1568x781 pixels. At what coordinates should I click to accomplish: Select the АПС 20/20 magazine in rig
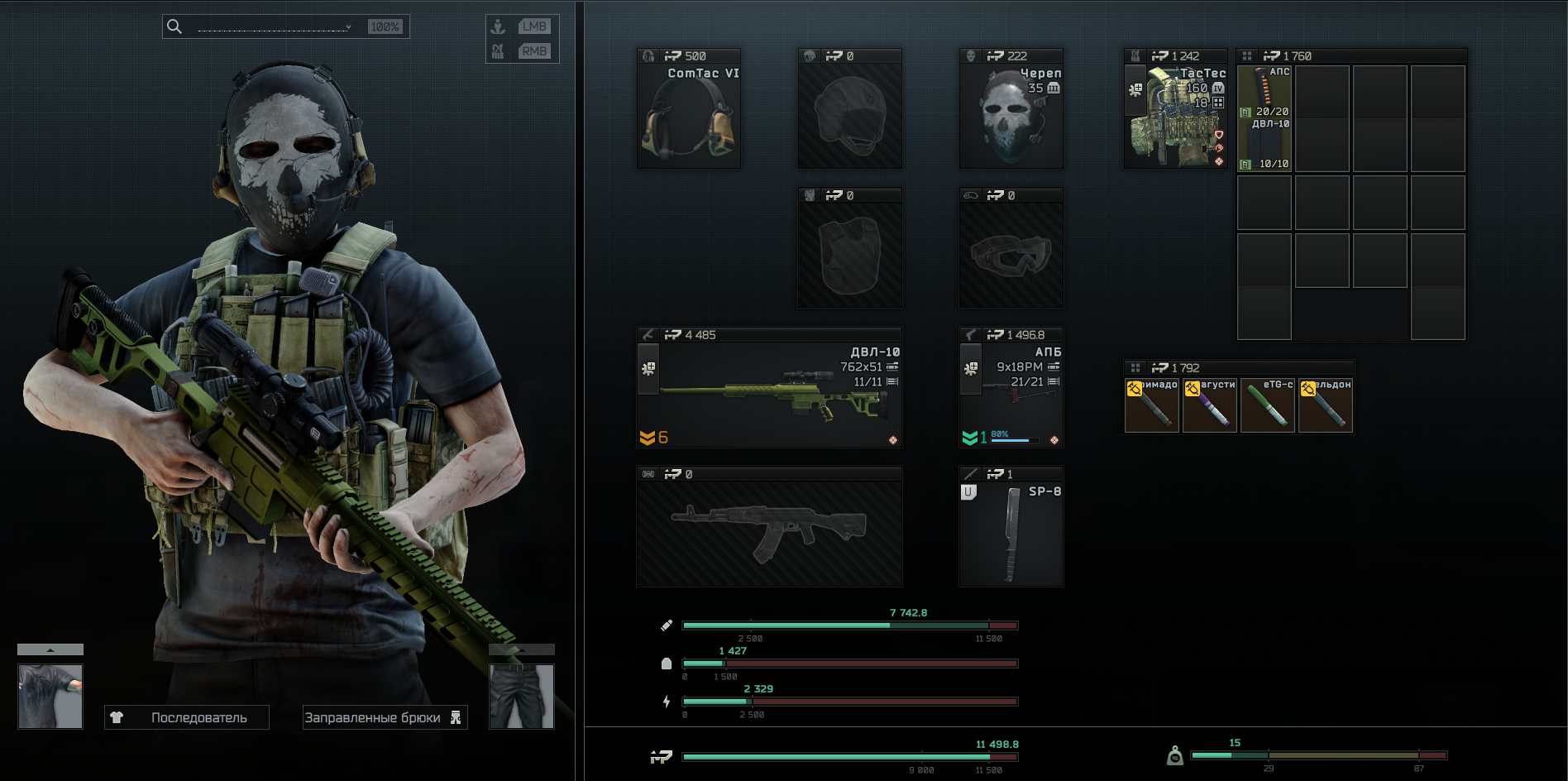1264,93
